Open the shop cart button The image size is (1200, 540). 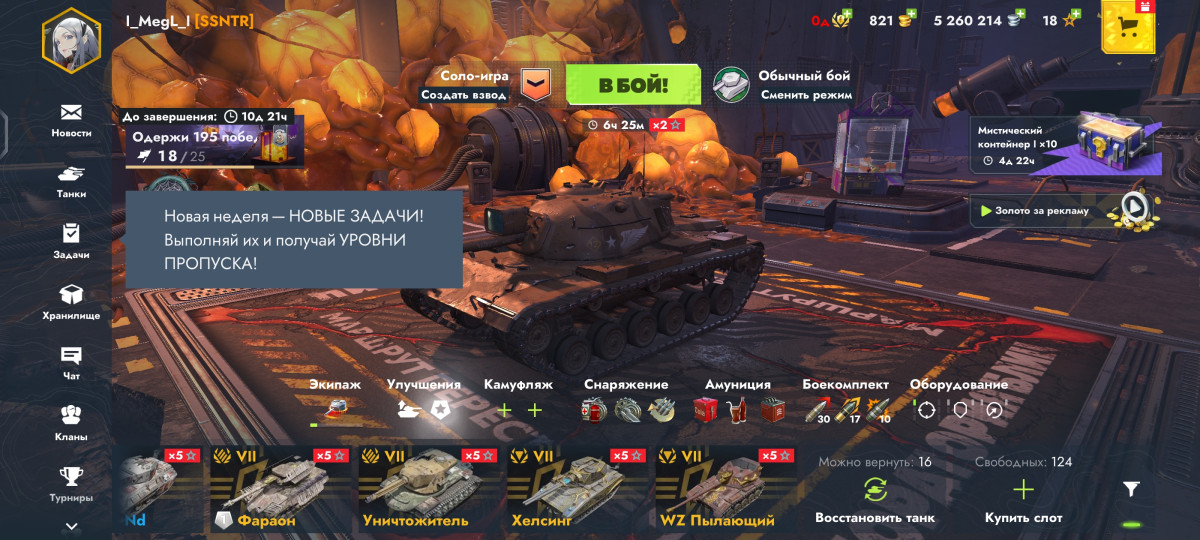click(1128, 27)
